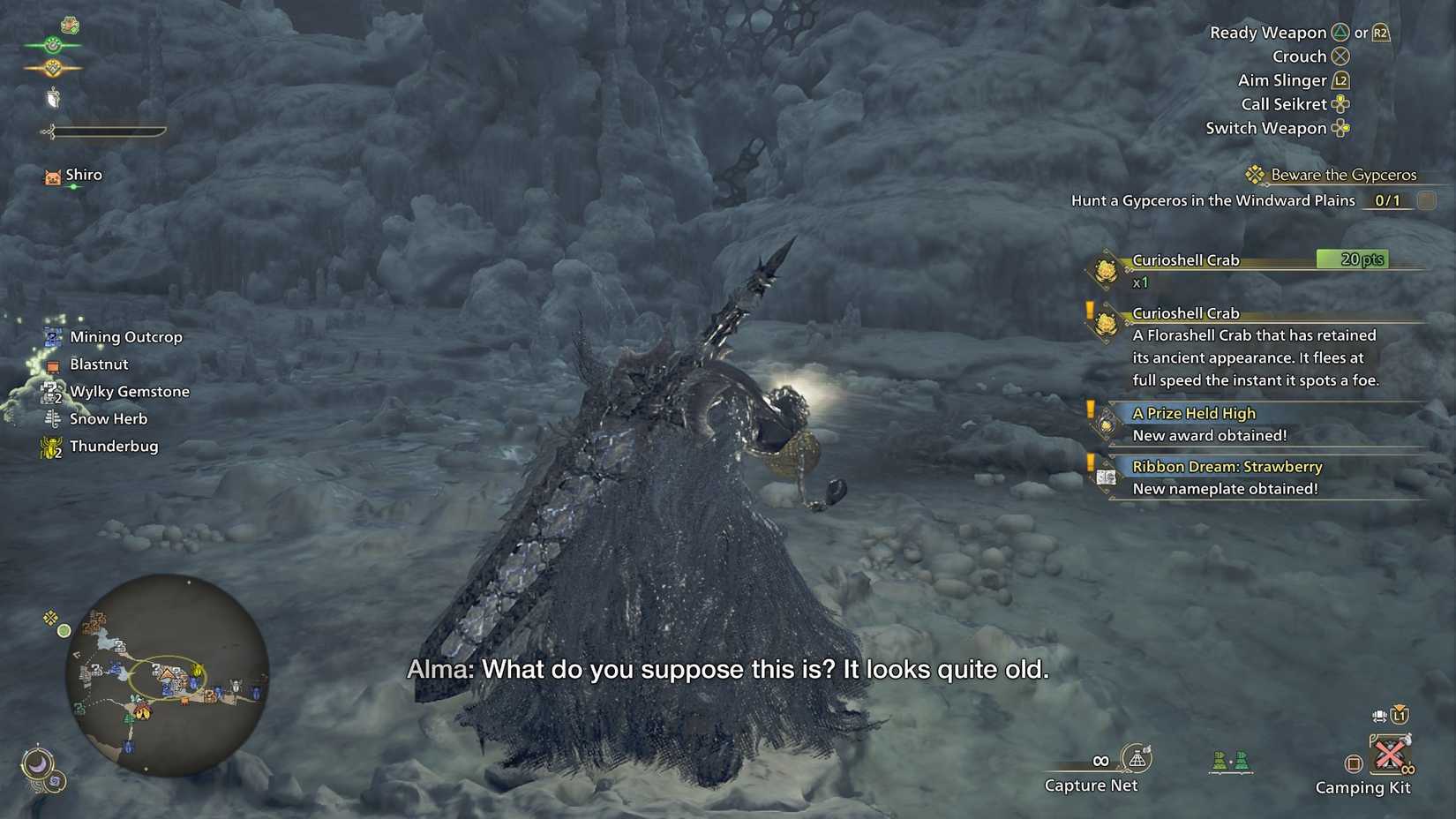
Task: Expand the Ribbon Dream: Strawberry nameplate entry
Action: (x=1225, y=467)
